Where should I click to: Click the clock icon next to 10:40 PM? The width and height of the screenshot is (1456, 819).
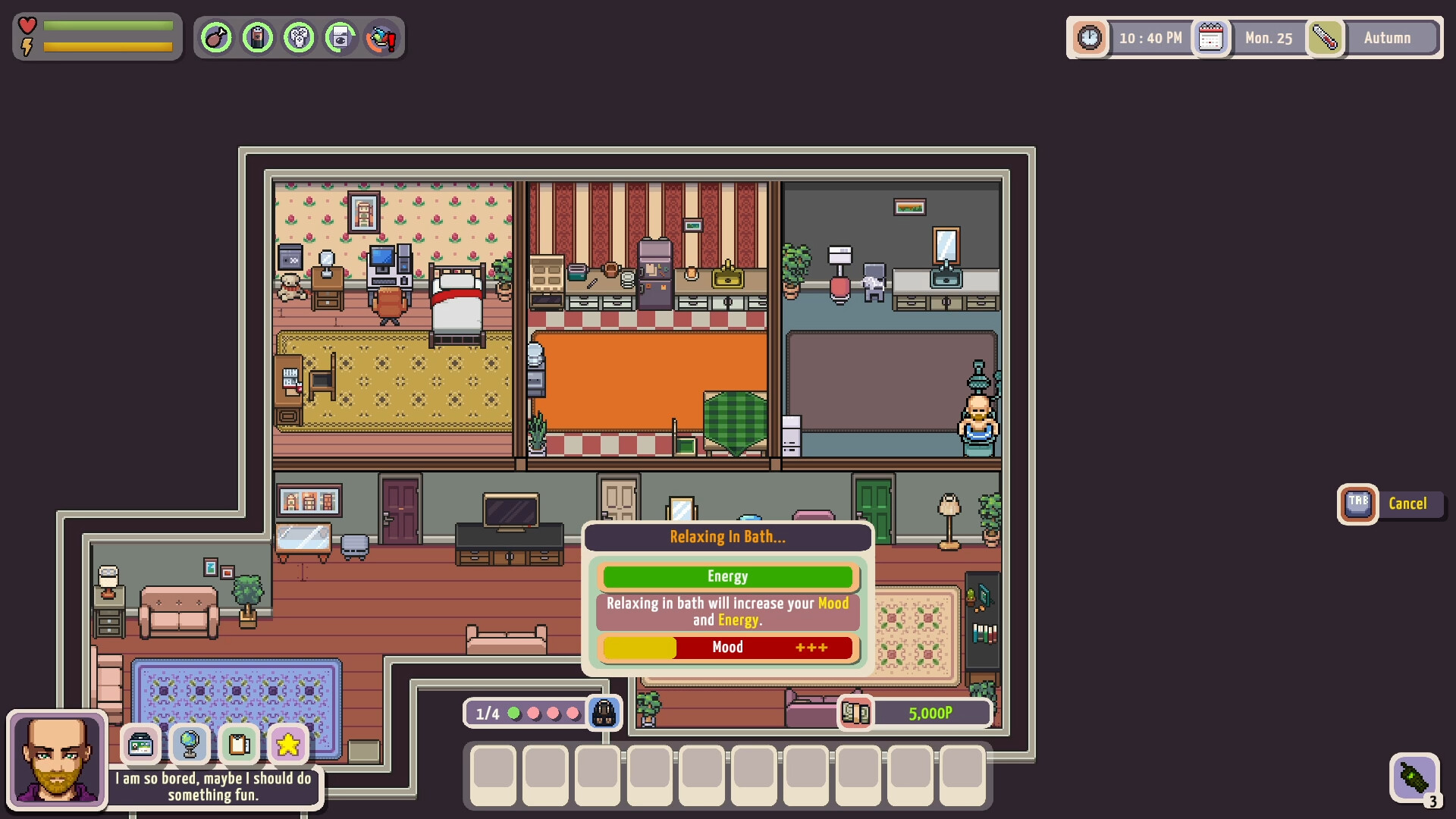[x=1090, y=37]
